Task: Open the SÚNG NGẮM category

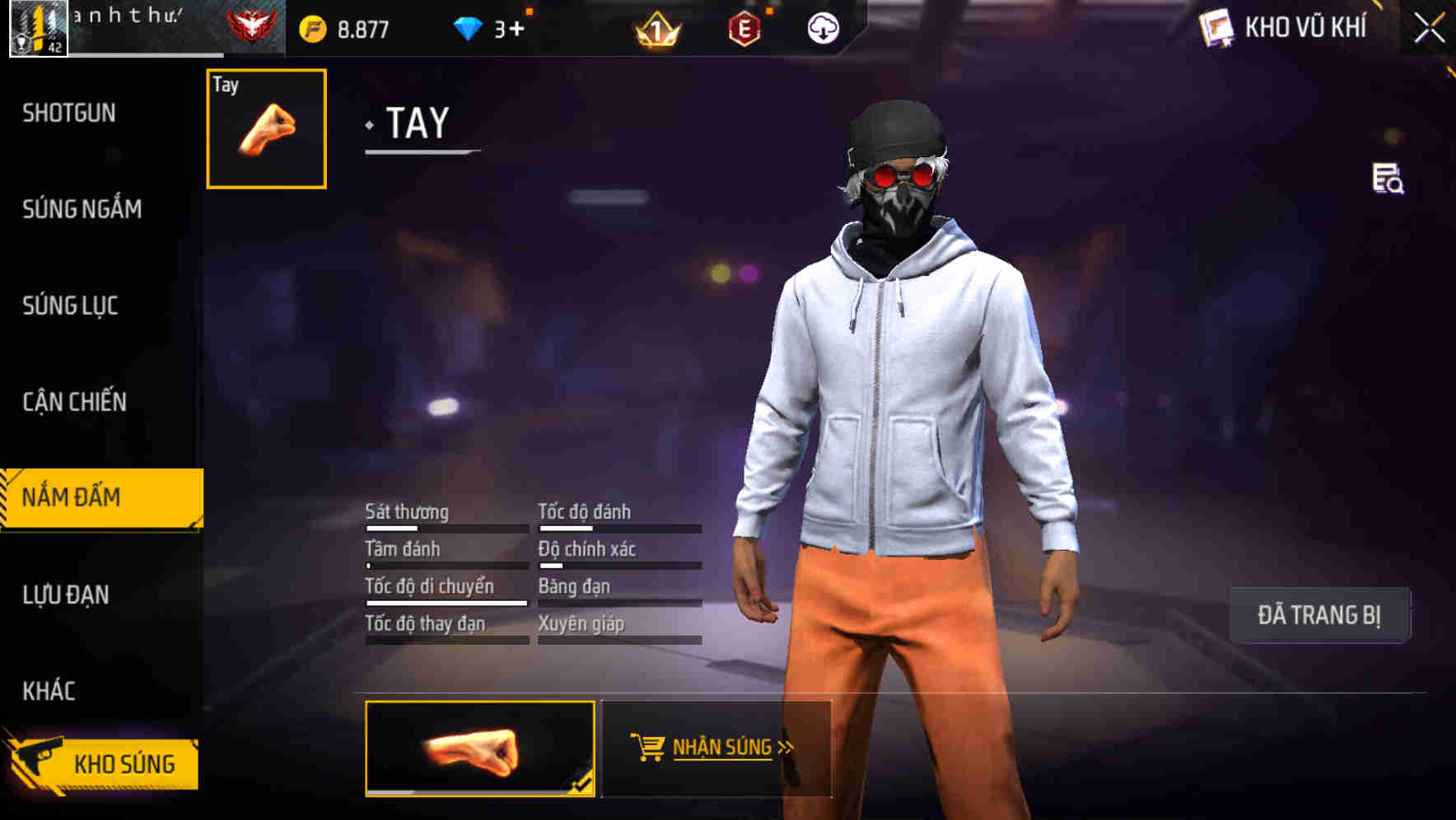Action: [x=80, y=209]
